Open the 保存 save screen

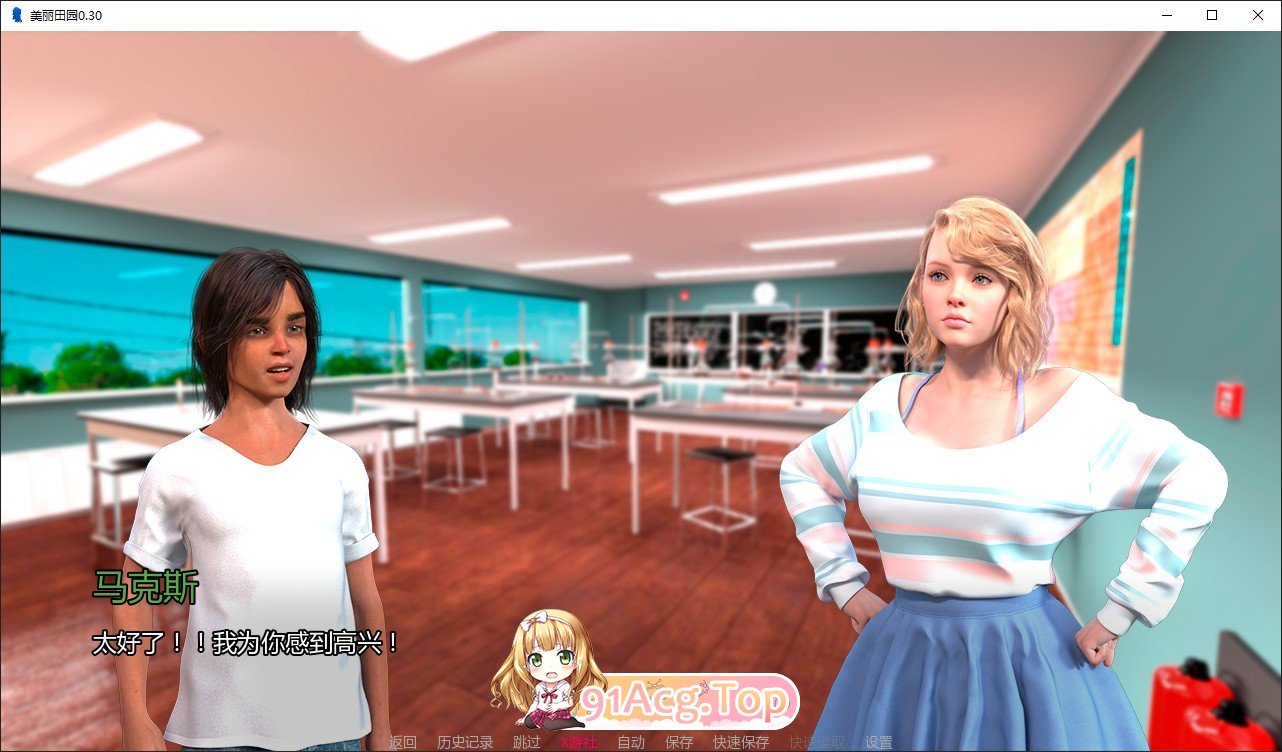tap(679, 743)
